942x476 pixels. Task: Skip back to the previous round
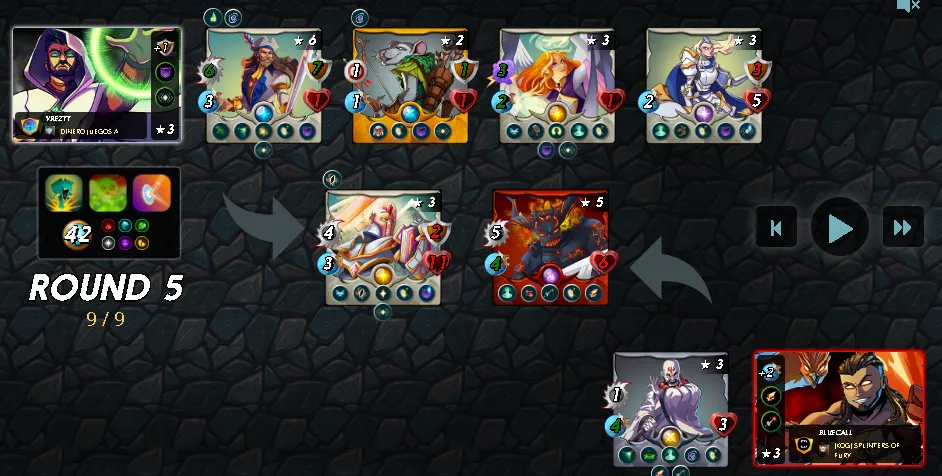coord(776,227)
